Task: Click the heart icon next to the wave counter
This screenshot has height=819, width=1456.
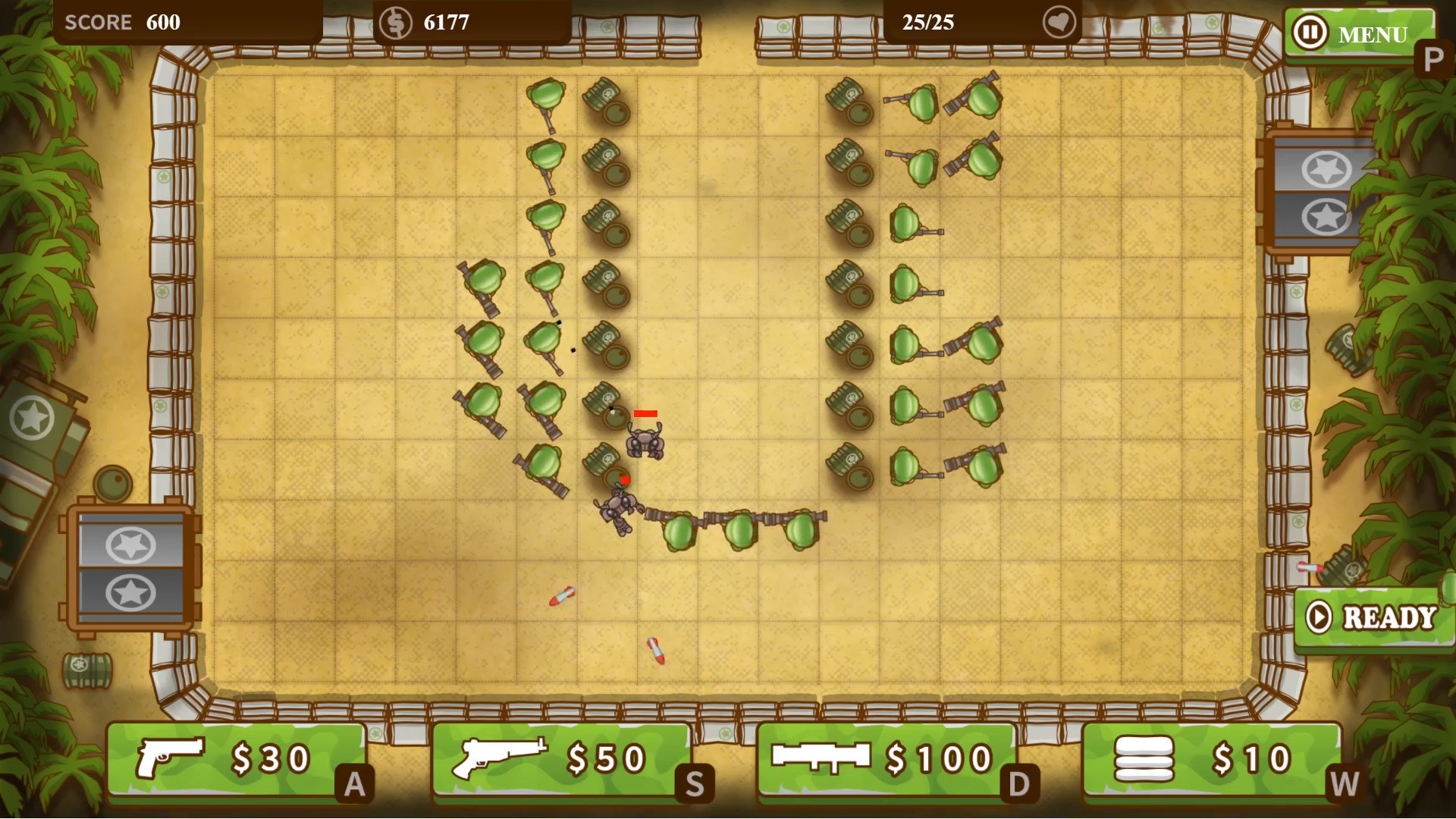Action: (x=1059, y=22)
